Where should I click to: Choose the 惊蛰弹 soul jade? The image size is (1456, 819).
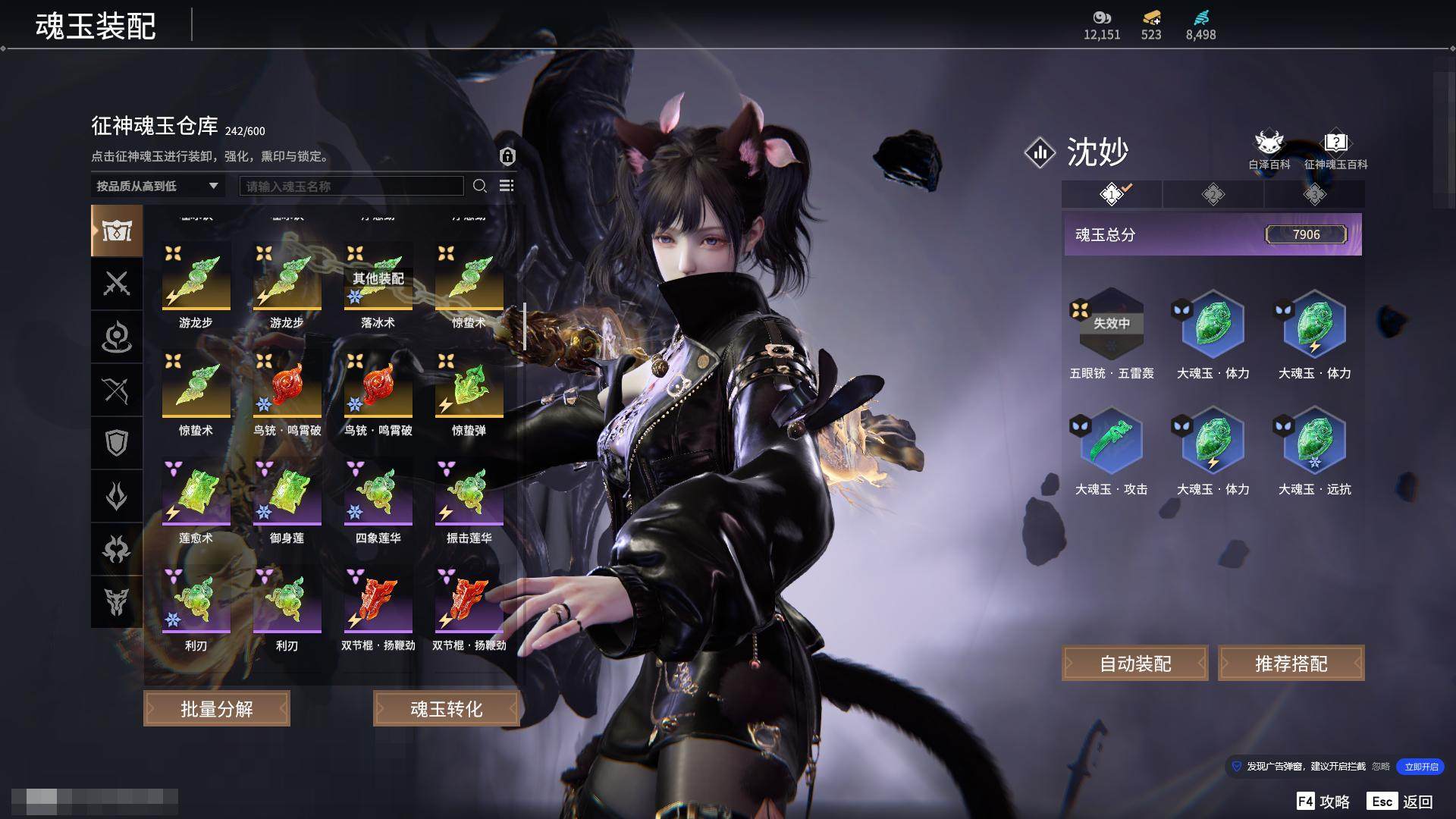[469, 388]
